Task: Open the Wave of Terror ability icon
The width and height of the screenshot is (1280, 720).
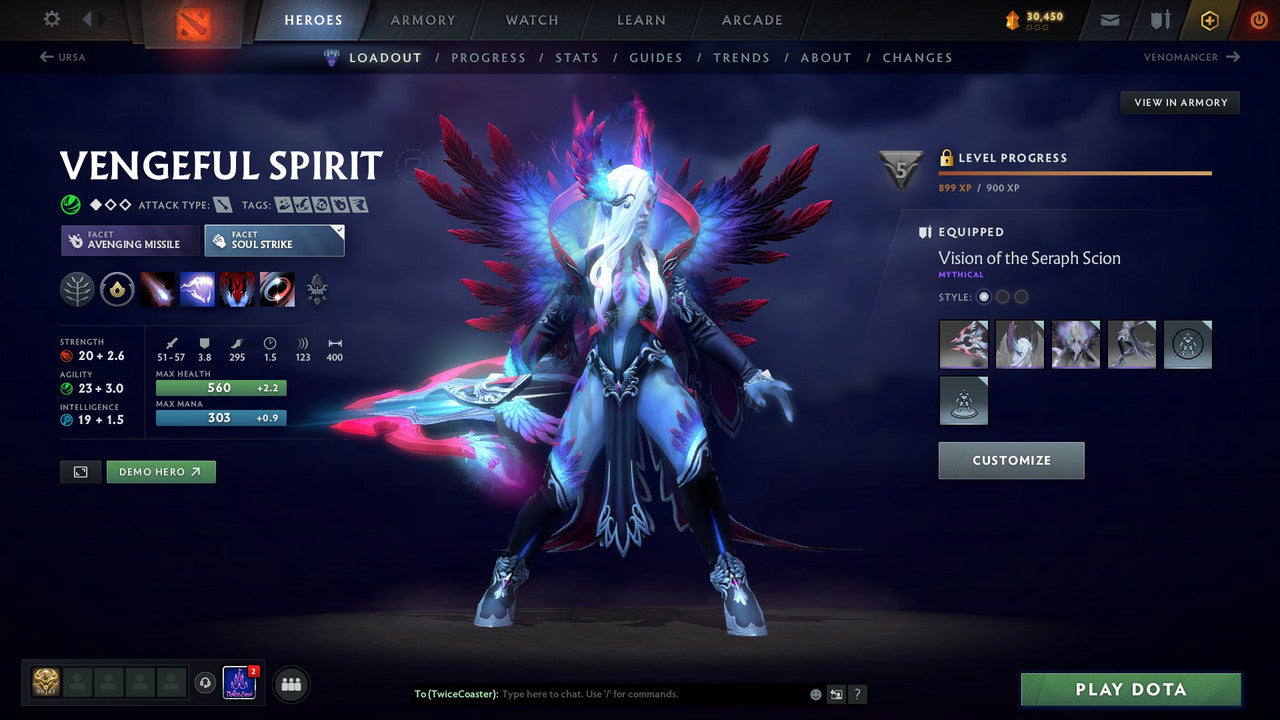Action: coord(197,289)
